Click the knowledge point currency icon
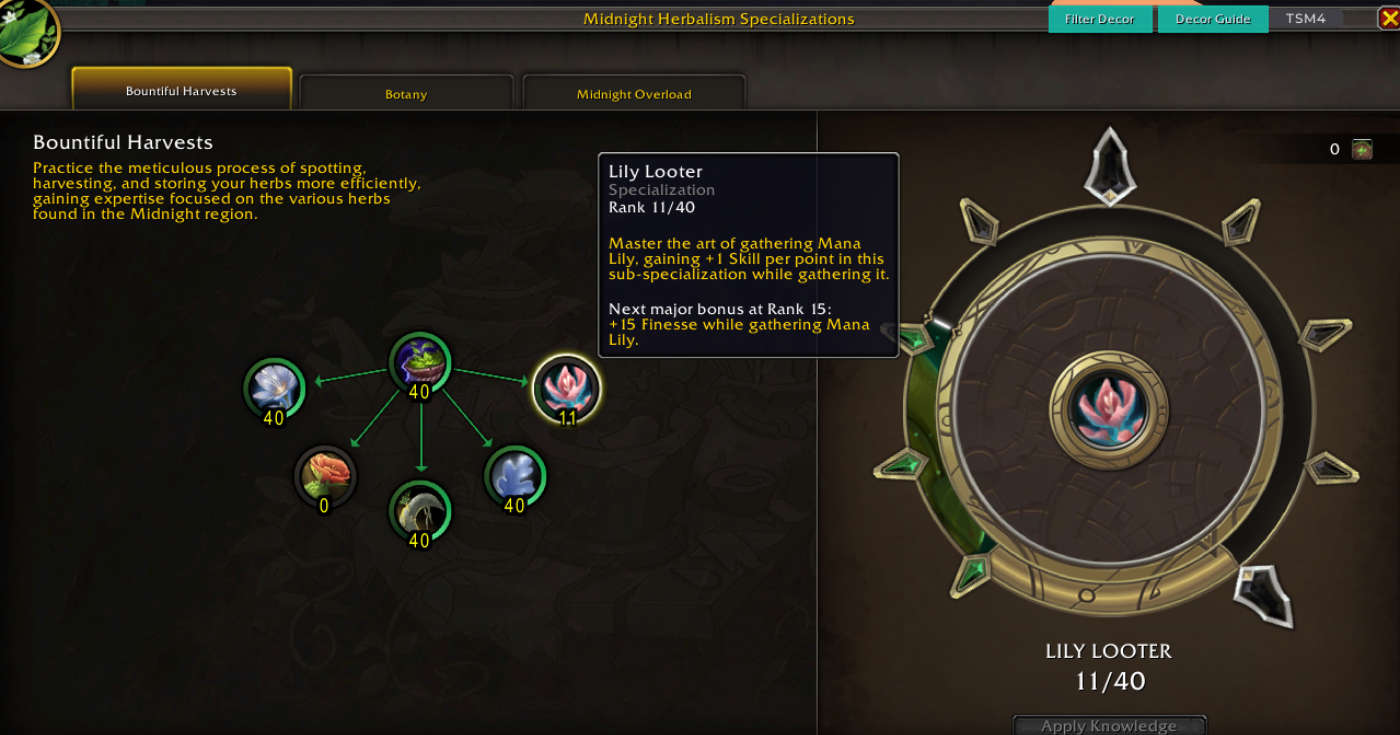 (x=1362, y=150)
